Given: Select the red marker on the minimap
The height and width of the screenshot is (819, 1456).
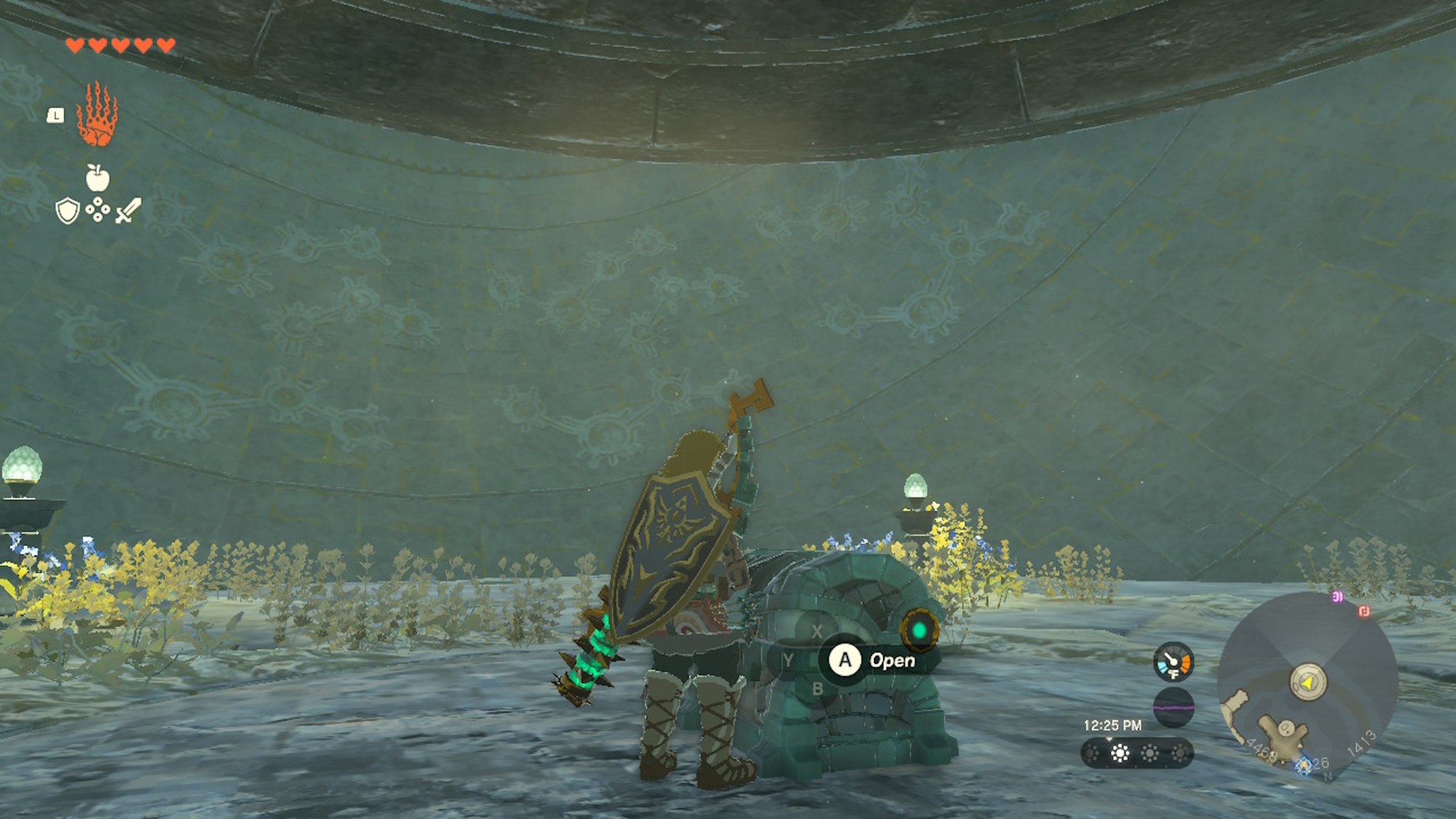Looking at the screenshot, I should (x=1364, y=611).
